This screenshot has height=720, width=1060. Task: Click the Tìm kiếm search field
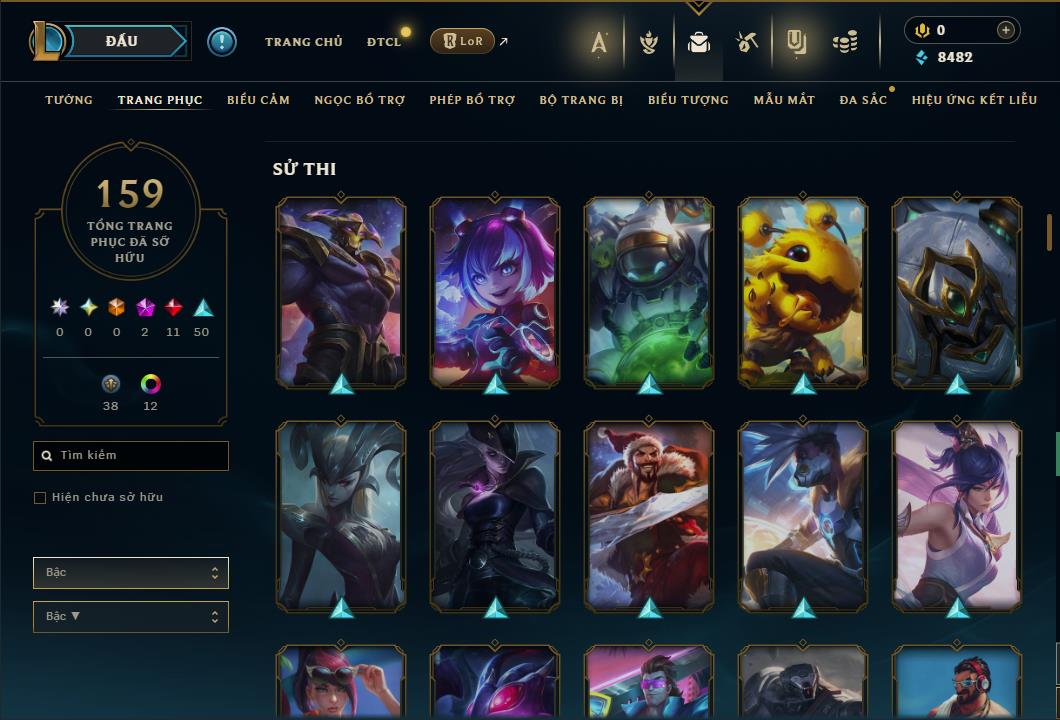(x=131, y=456)
